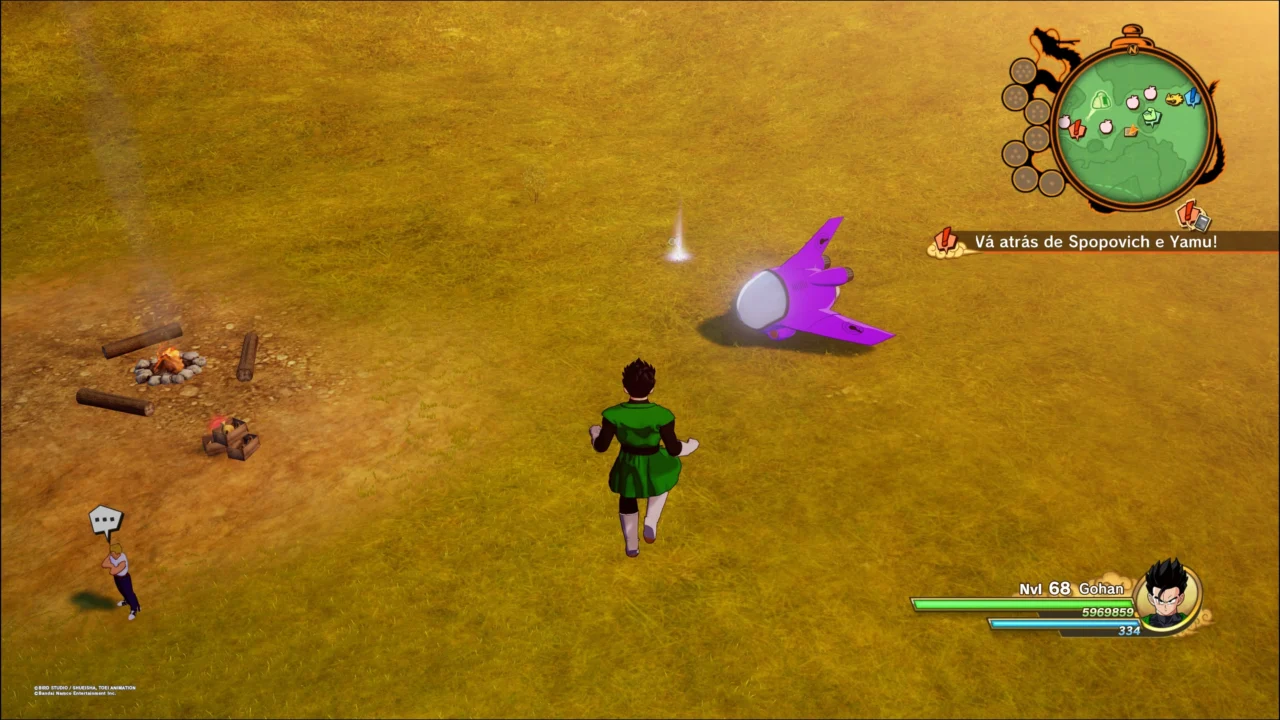This screenshot has width=1280, height=720.
Task: Open the quest objective "Vá atrás de Spopovich e Yamu!"
Action: click(x=1094, y=242)
